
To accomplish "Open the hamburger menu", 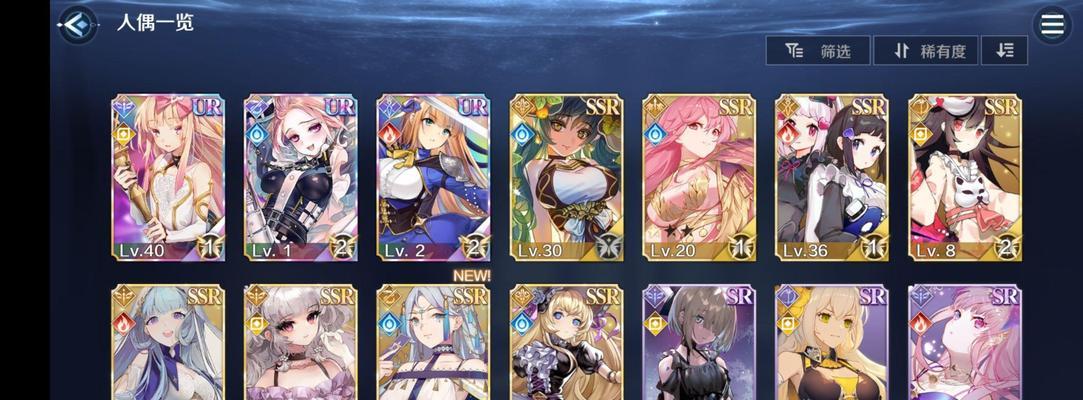I will coord(1052,25).
